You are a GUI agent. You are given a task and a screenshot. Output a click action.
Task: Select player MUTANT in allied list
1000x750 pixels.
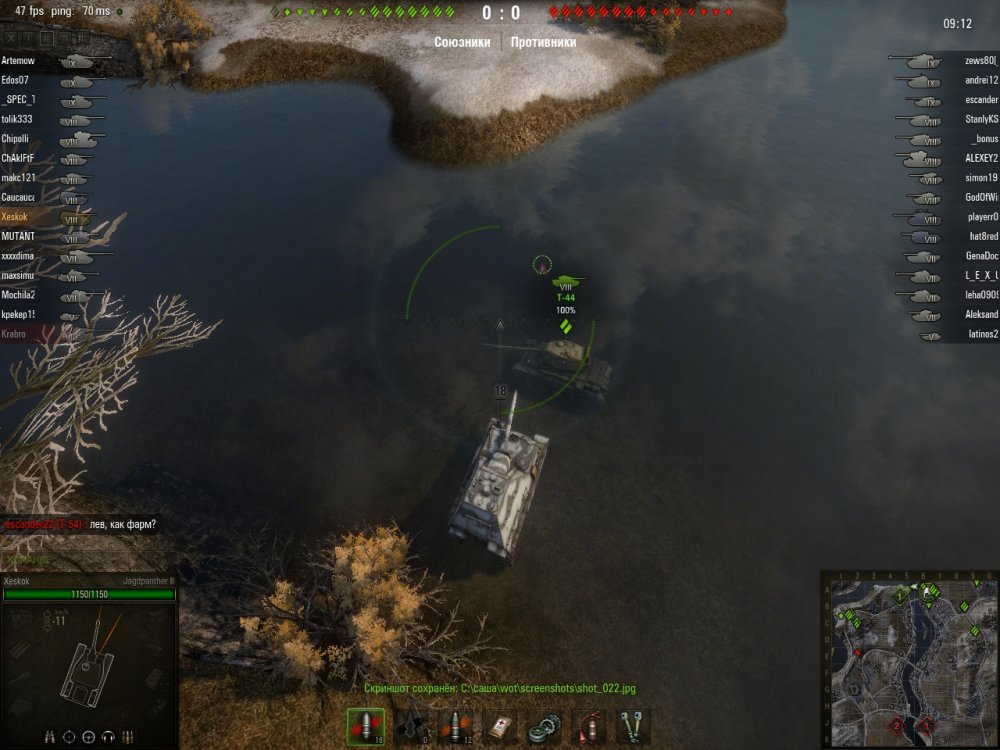click(18, 236)
